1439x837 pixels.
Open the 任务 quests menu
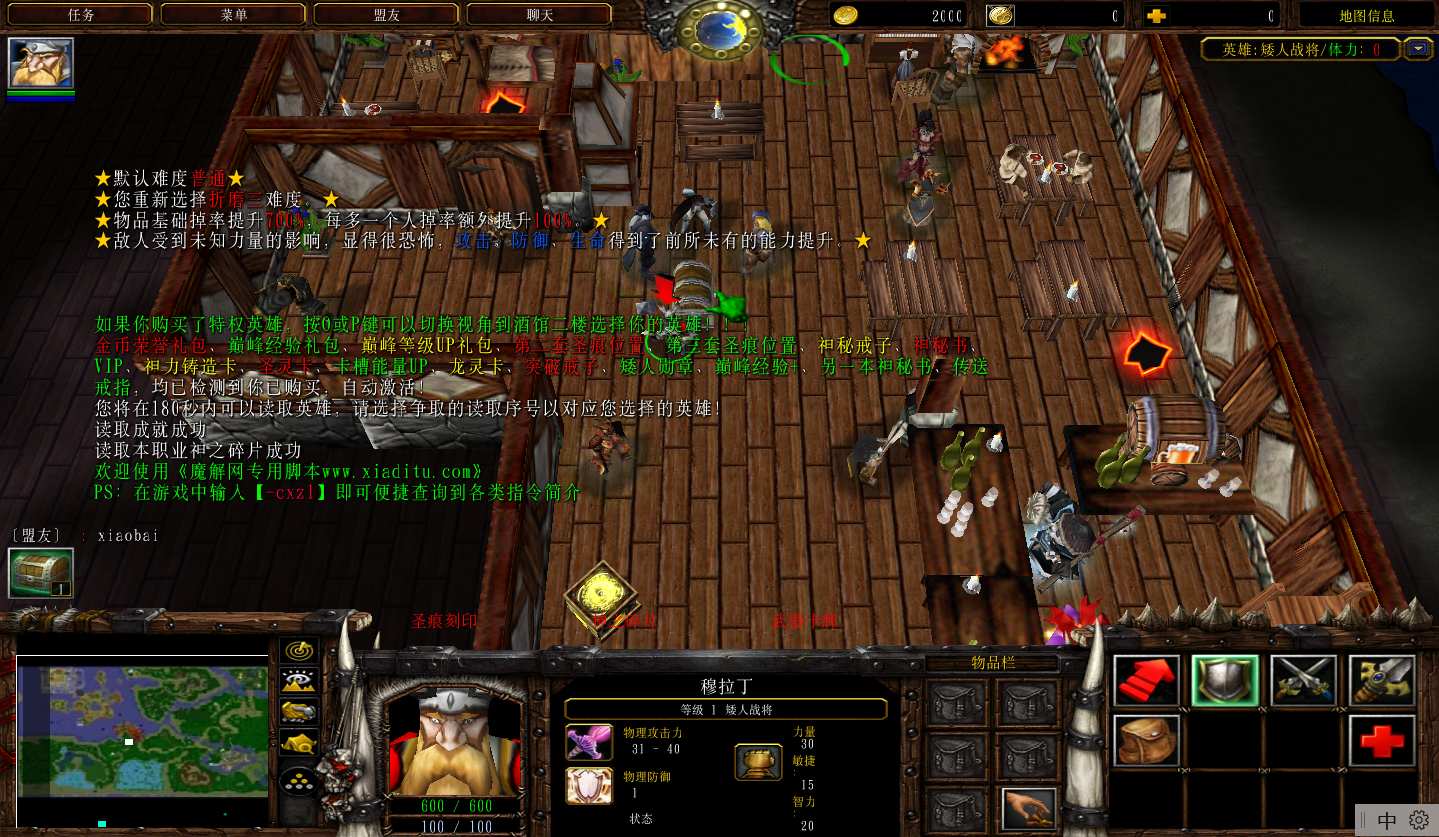click(81, 14)
